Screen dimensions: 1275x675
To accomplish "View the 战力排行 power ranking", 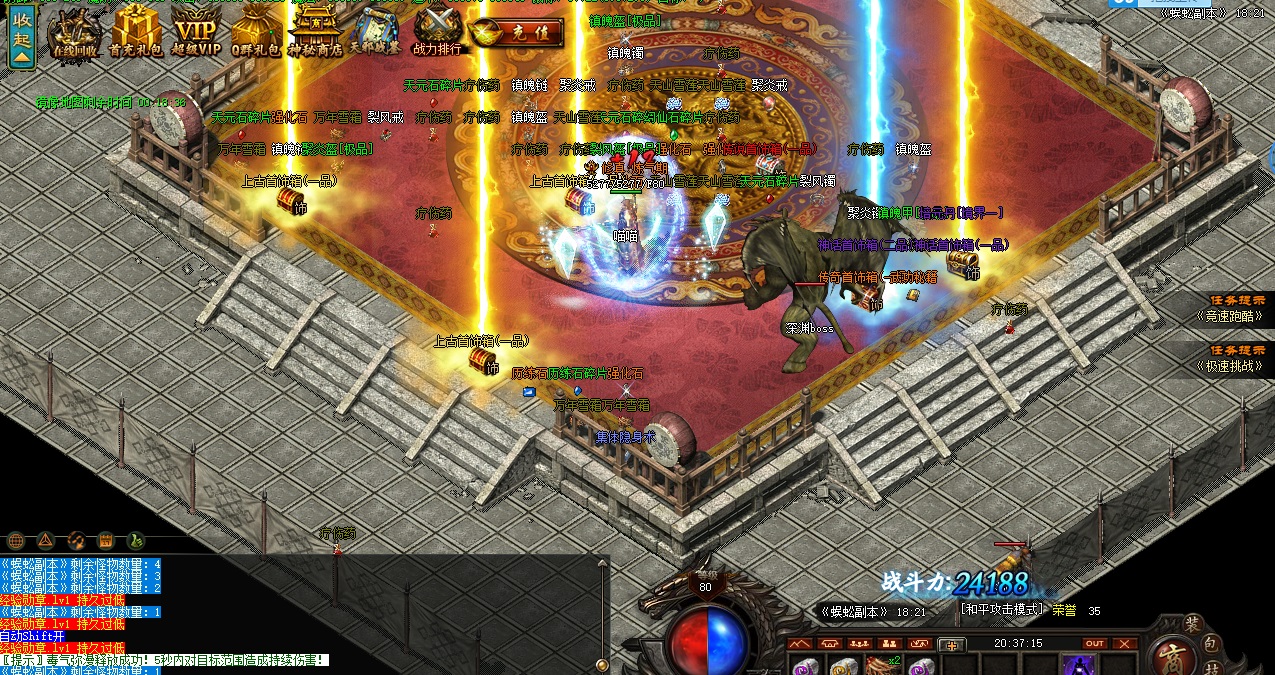I will (x=438, y=32).
